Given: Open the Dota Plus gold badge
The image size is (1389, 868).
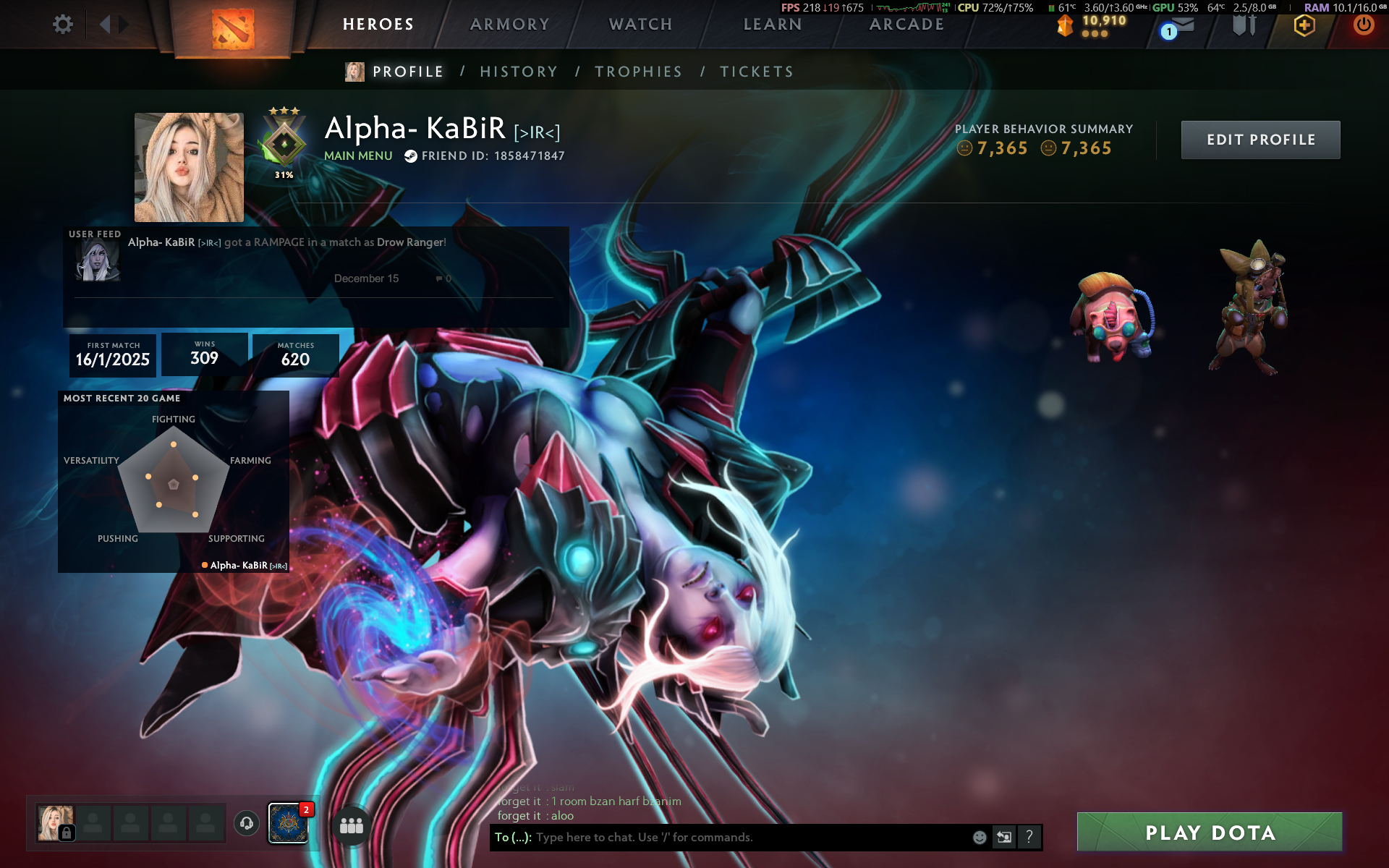Looking at the screenshot, I should pos(1304,26).
